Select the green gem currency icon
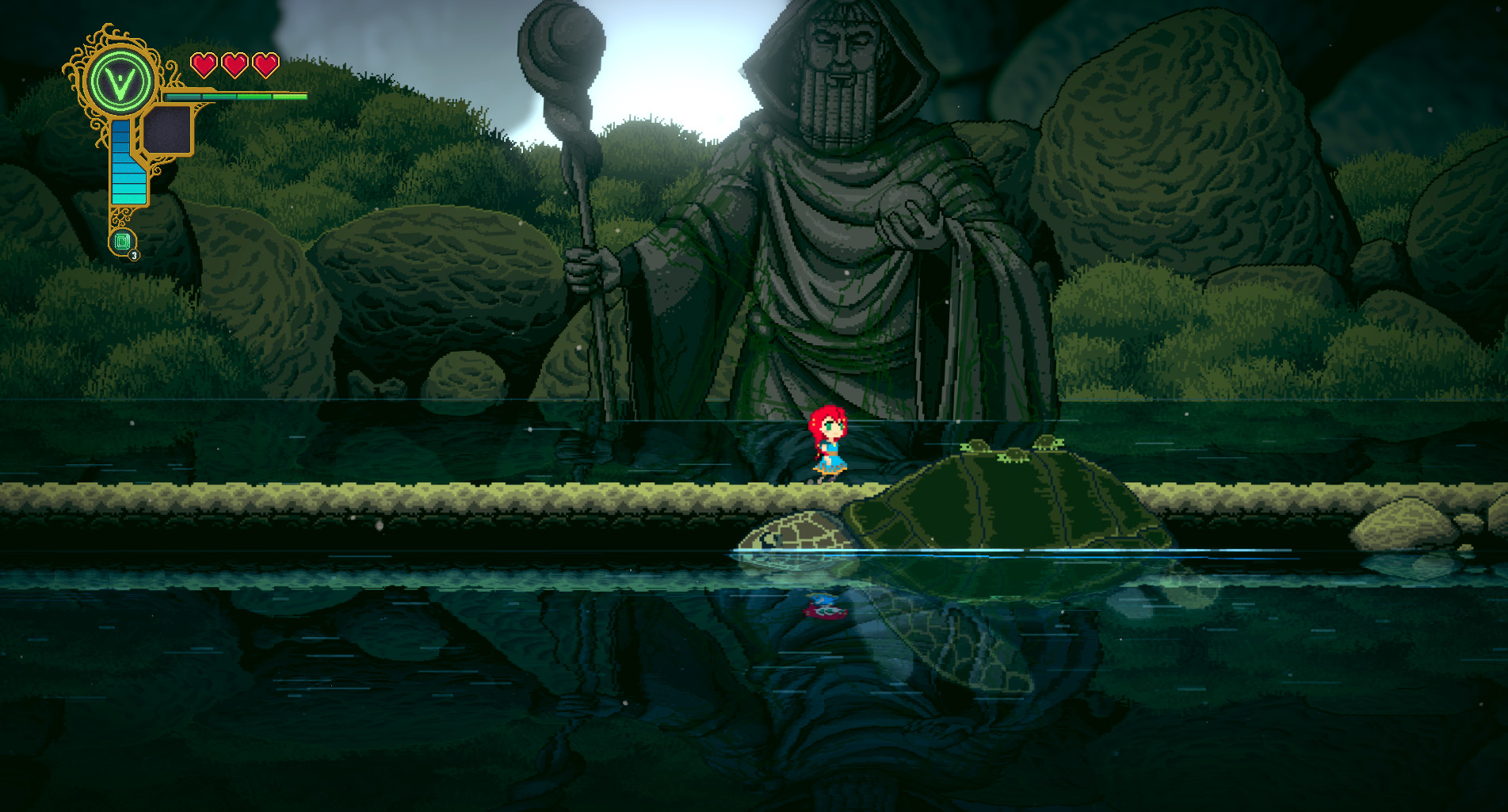This screenshot has height=812, width=1508. (x=122, y=239)
